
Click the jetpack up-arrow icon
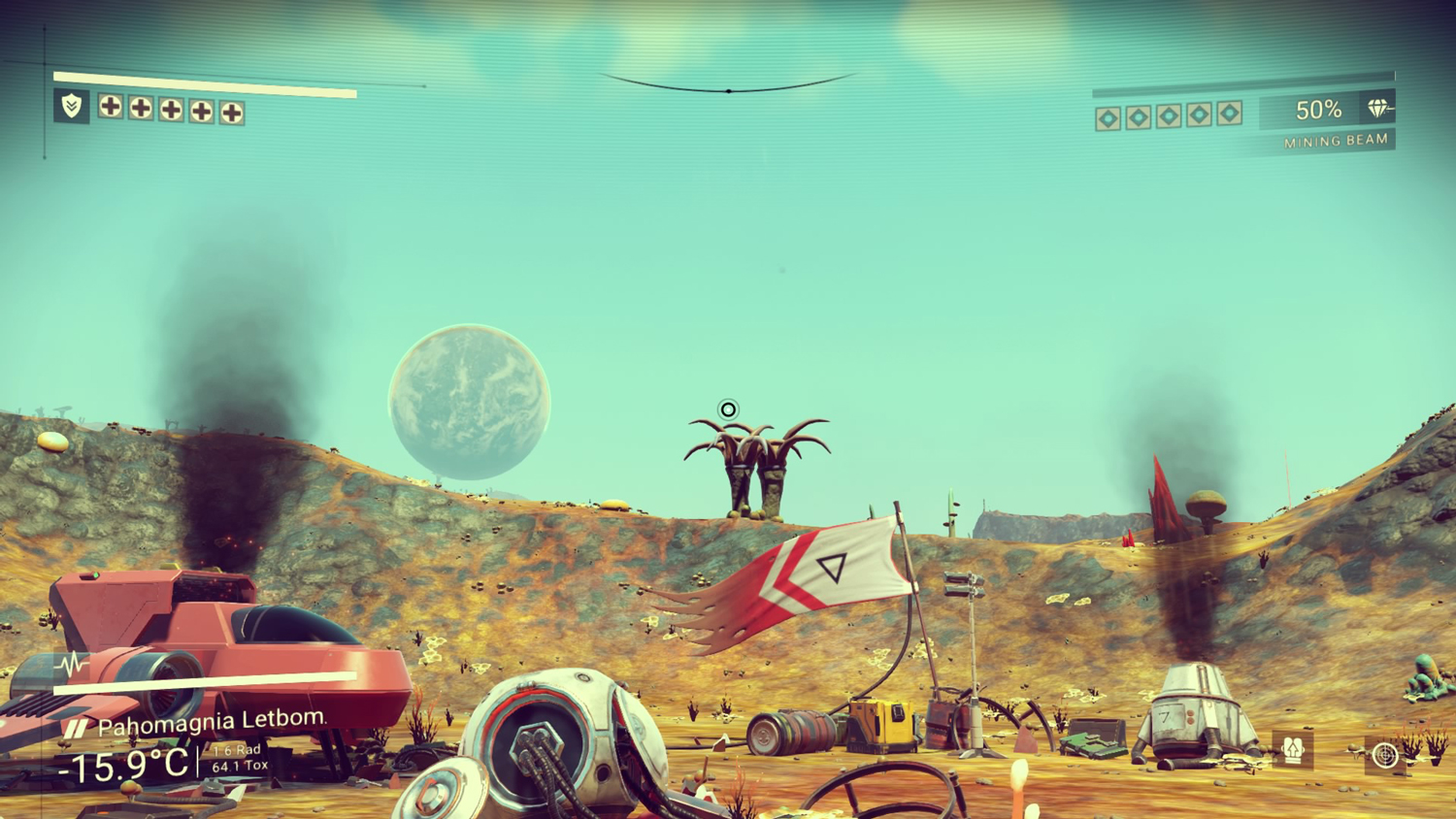(x=1293, y=749)
